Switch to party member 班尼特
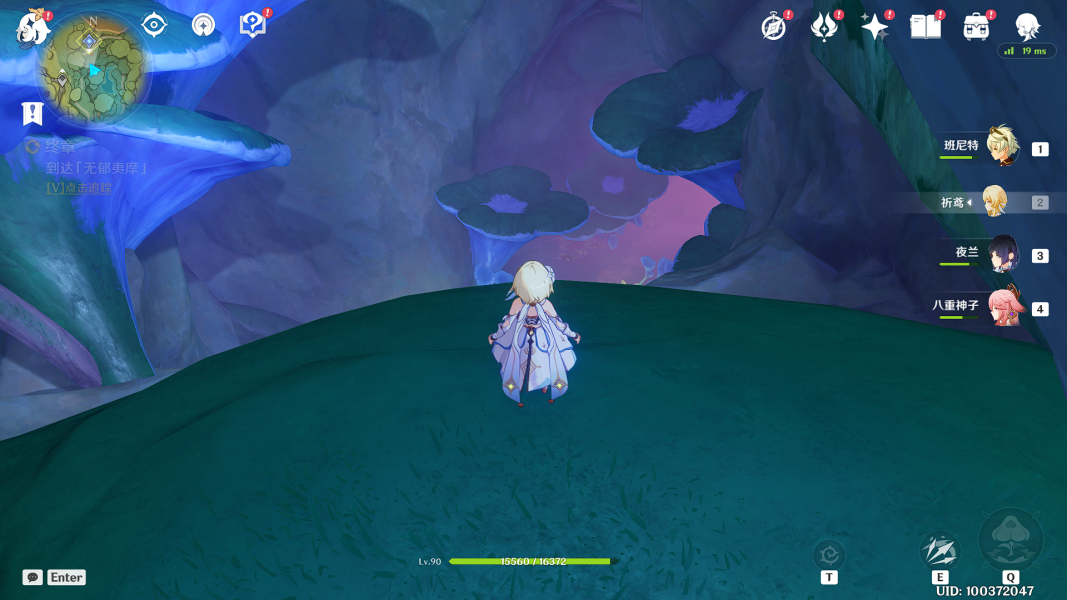The image size is (1067, 600). (x=1002, y=147)
